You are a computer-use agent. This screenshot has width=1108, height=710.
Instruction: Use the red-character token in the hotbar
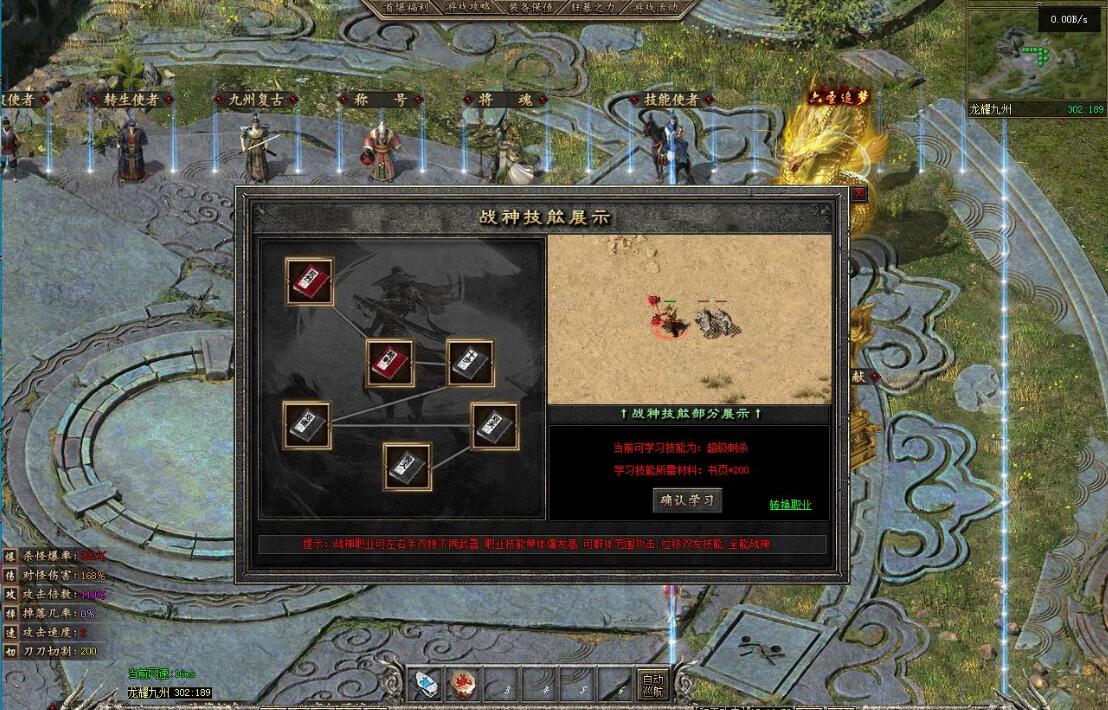pyautogui.click(x=460, y=685)
